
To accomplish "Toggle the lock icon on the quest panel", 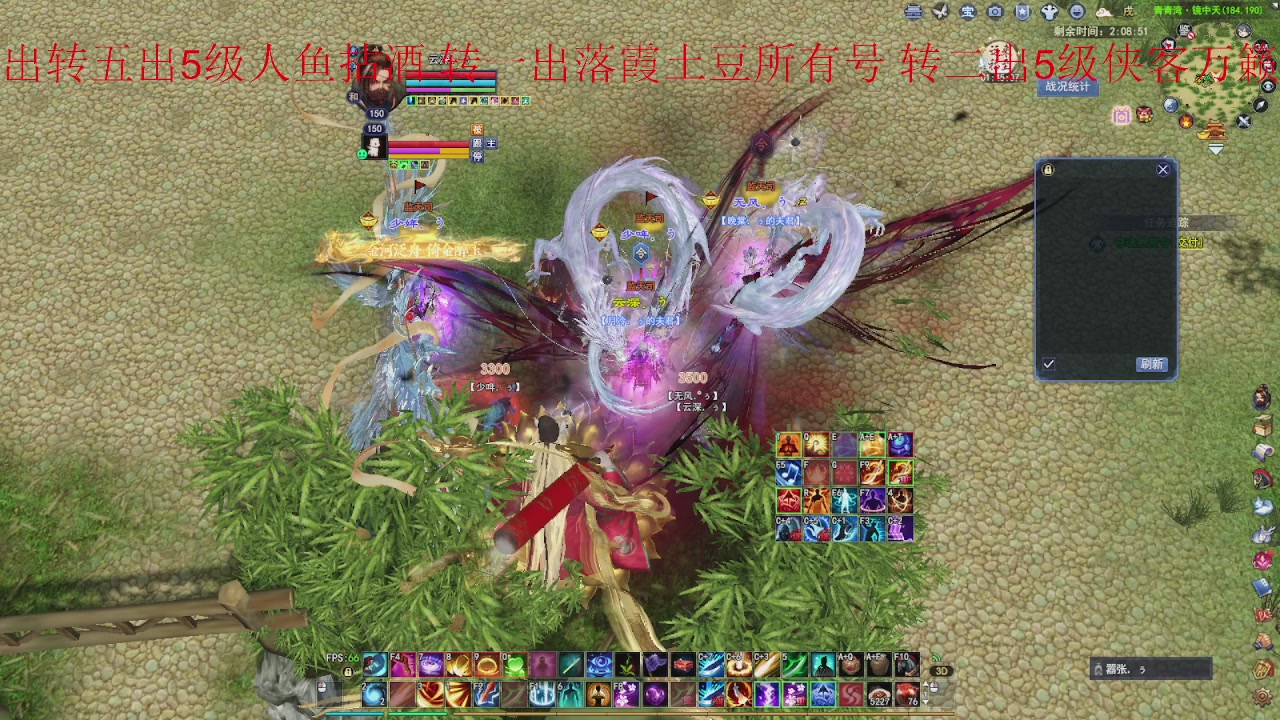I will pos(1049,169).
